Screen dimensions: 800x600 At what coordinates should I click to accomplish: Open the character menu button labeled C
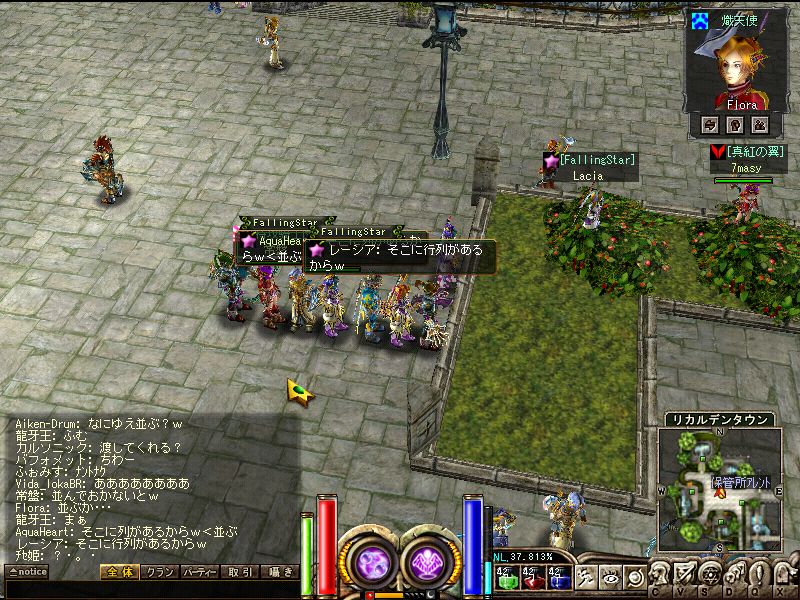pos(661,576)
